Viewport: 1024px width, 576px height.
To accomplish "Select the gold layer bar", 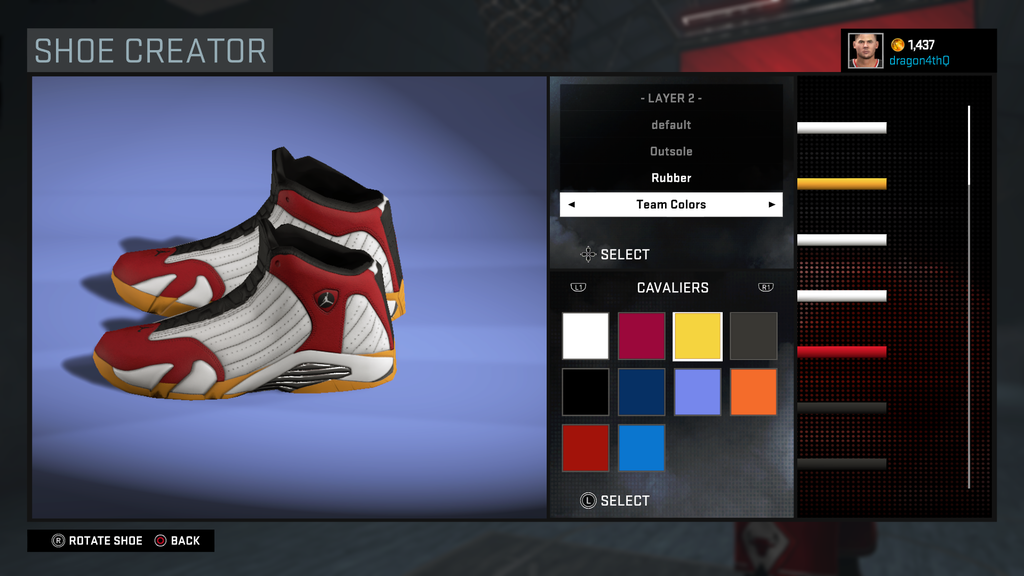I will coord(842,184).
